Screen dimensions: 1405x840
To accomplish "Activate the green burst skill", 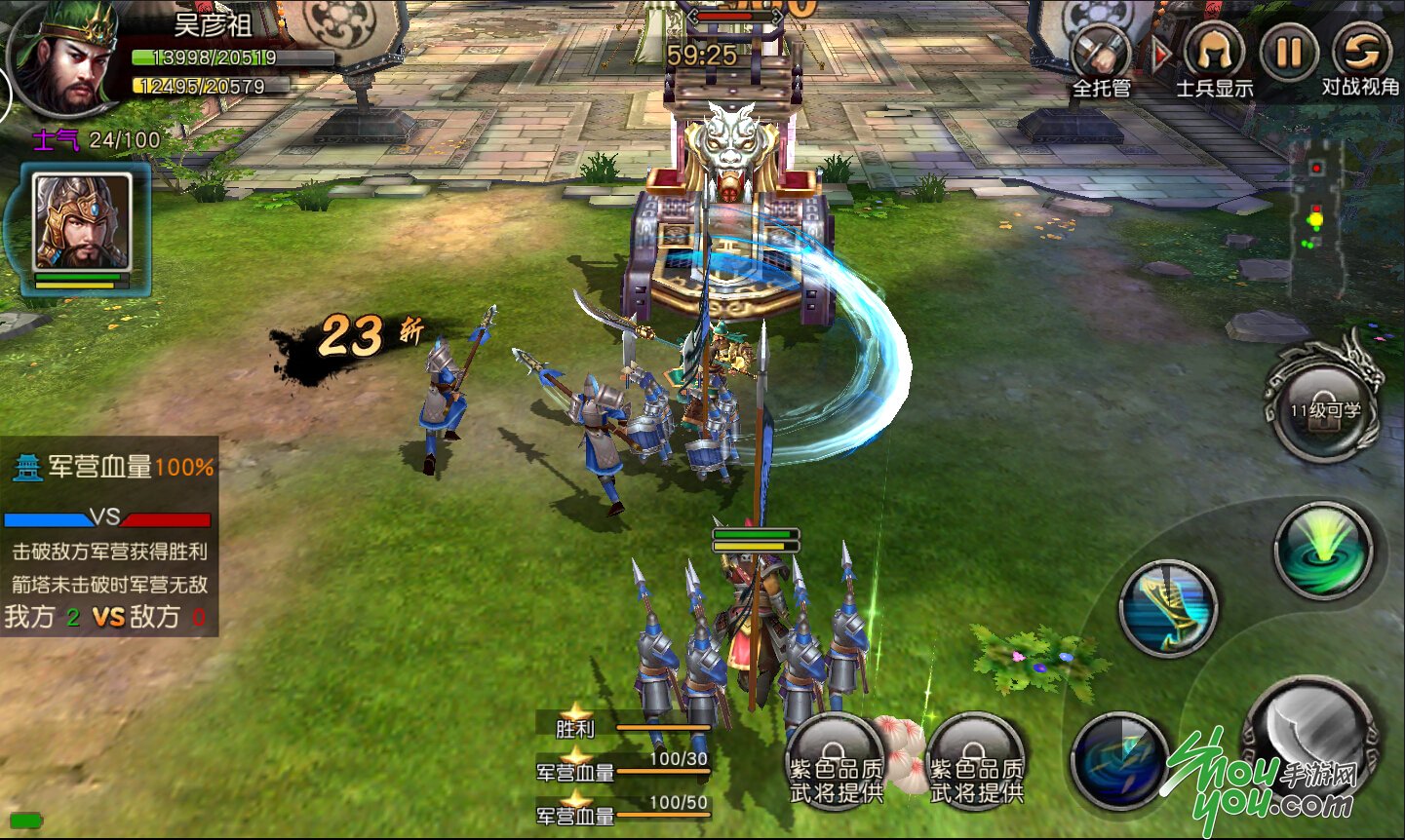I will tap(1324, 549).
